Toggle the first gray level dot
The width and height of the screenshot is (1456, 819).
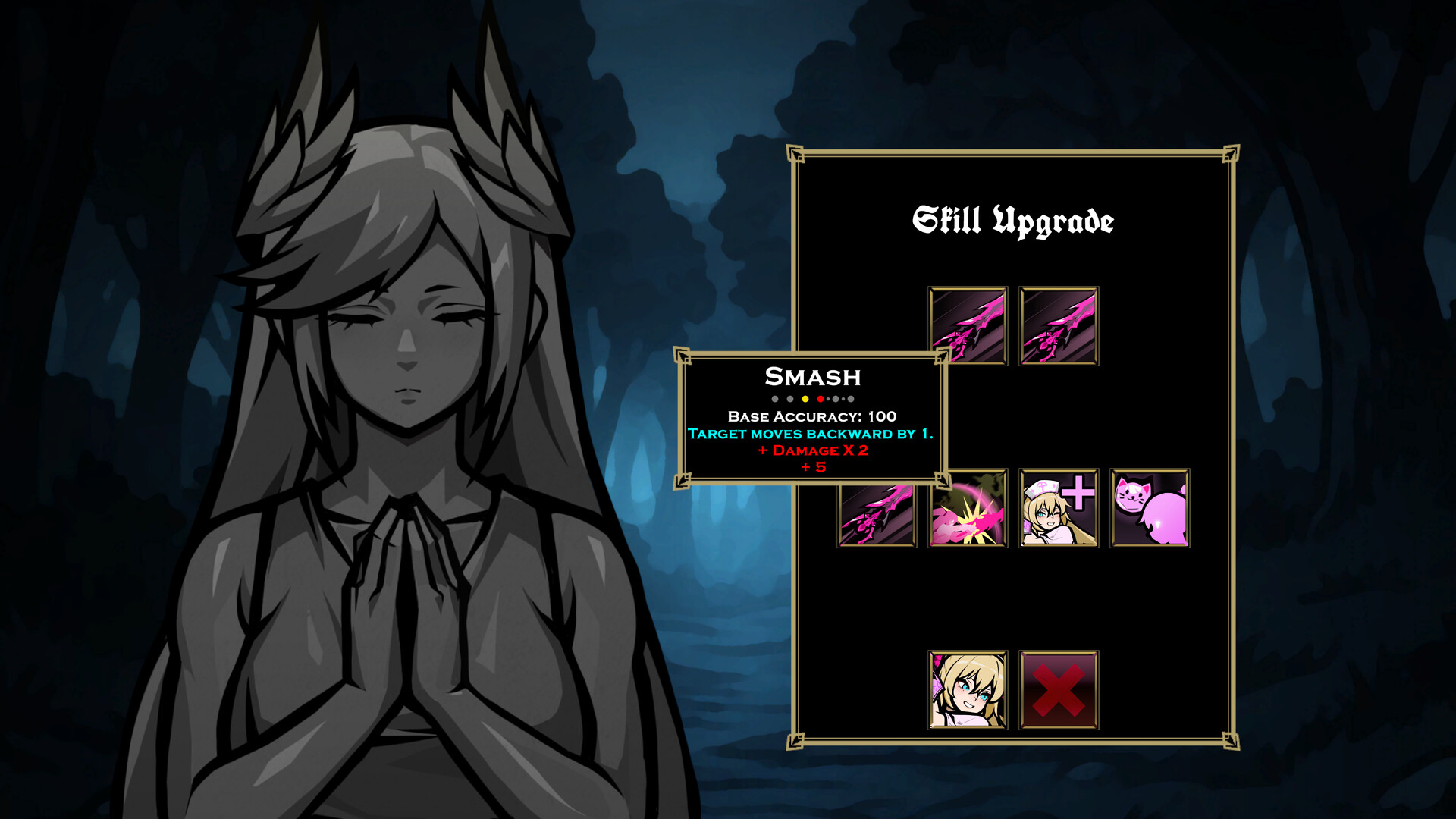click(x=775, y=399)
